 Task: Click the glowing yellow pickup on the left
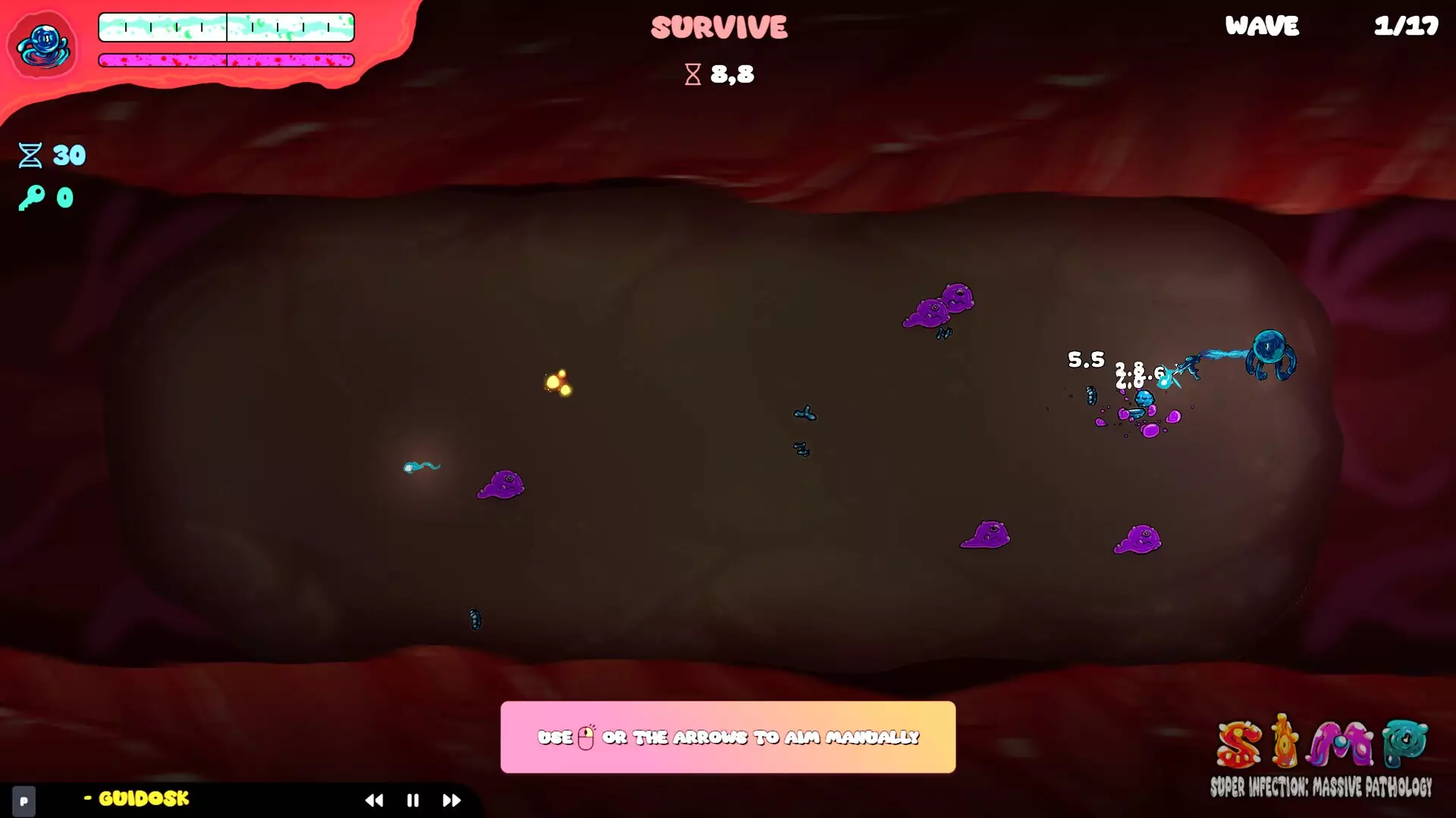559,383
